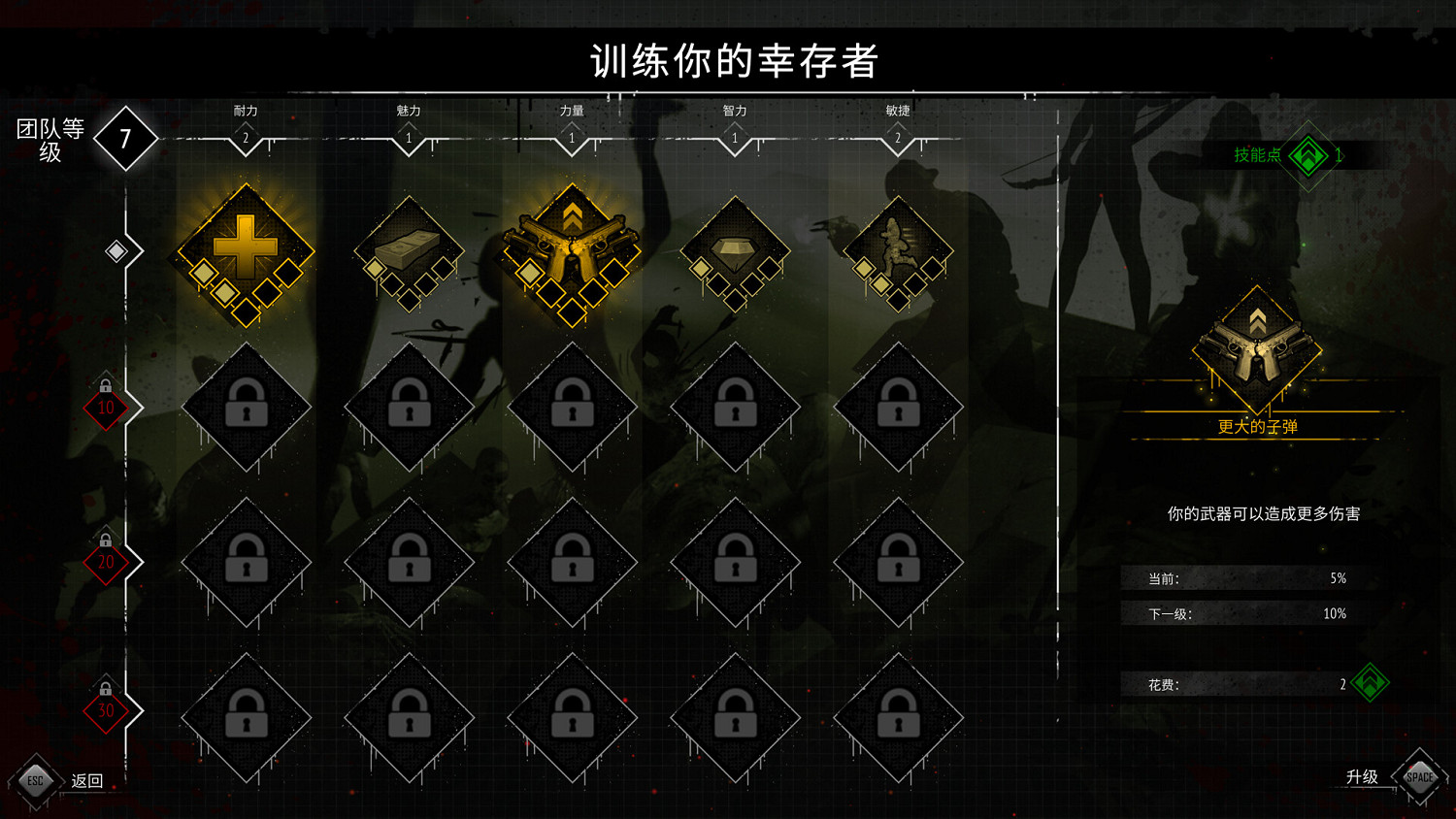Image resolution: width=1456 pixels, height=819 pixels.
Task: Click the 升级 upgrade button
Action: click(x=1363, y=776)
